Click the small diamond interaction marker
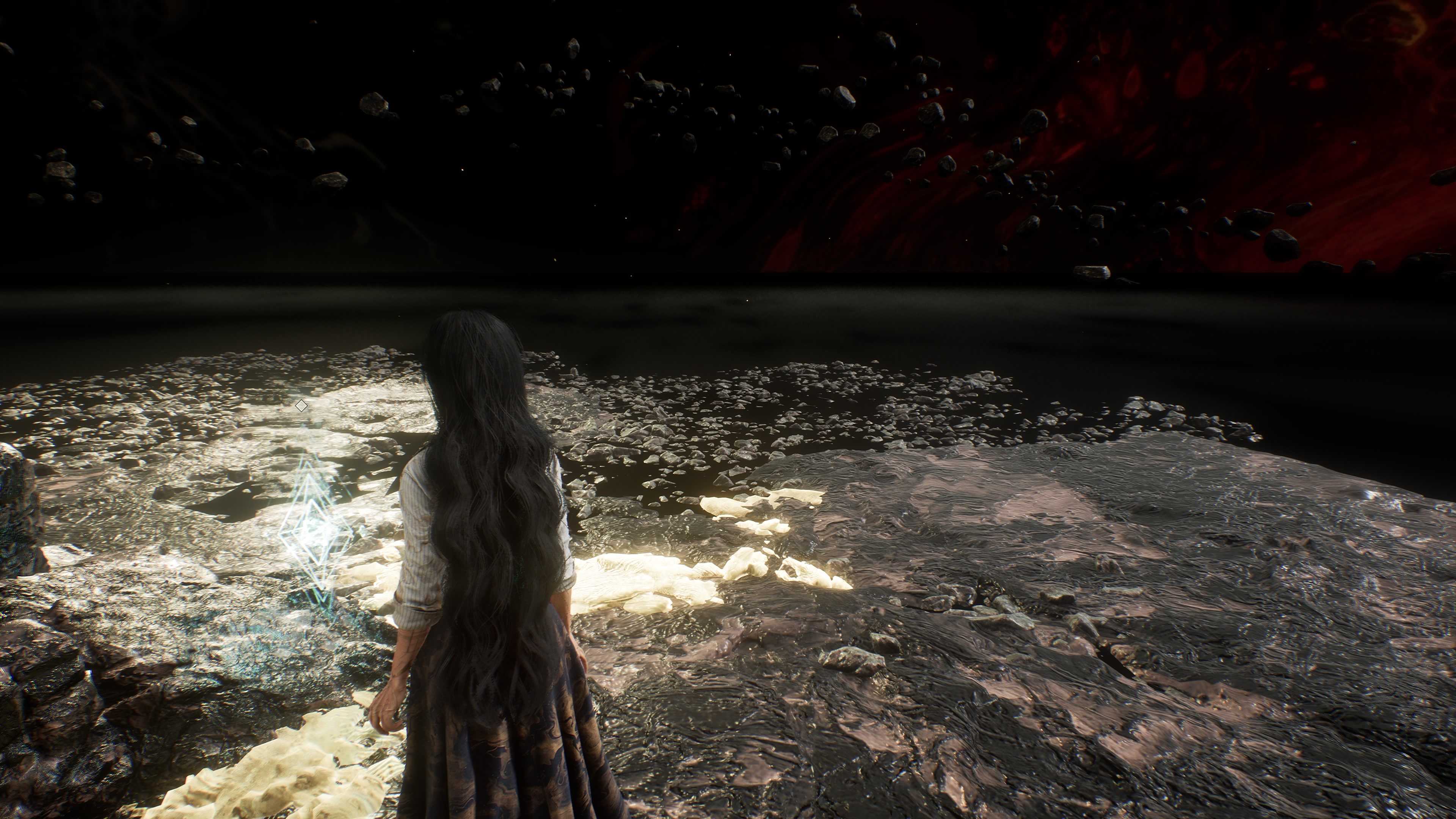Viewport: 1456px width, 819px height. pos(301,405)
